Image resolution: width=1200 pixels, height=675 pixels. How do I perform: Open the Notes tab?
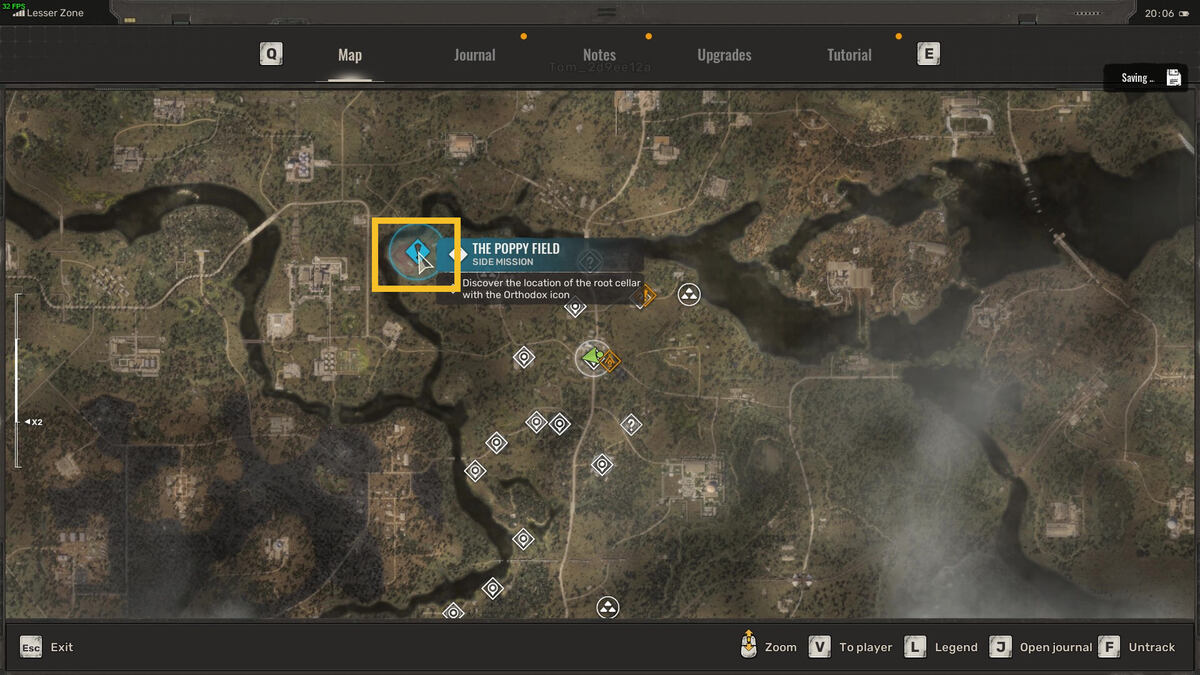599,55
